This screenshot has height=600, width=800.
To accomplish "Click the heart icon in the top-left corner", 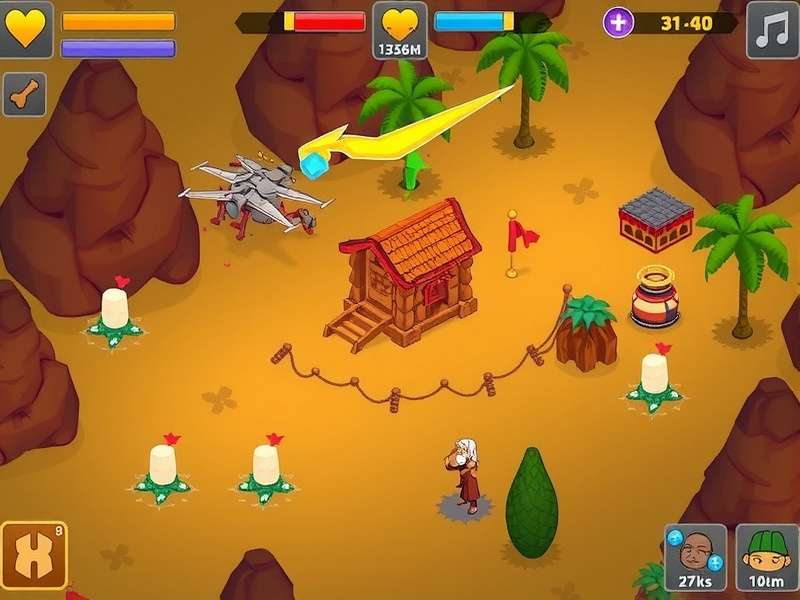I will [x=26, y=29].
